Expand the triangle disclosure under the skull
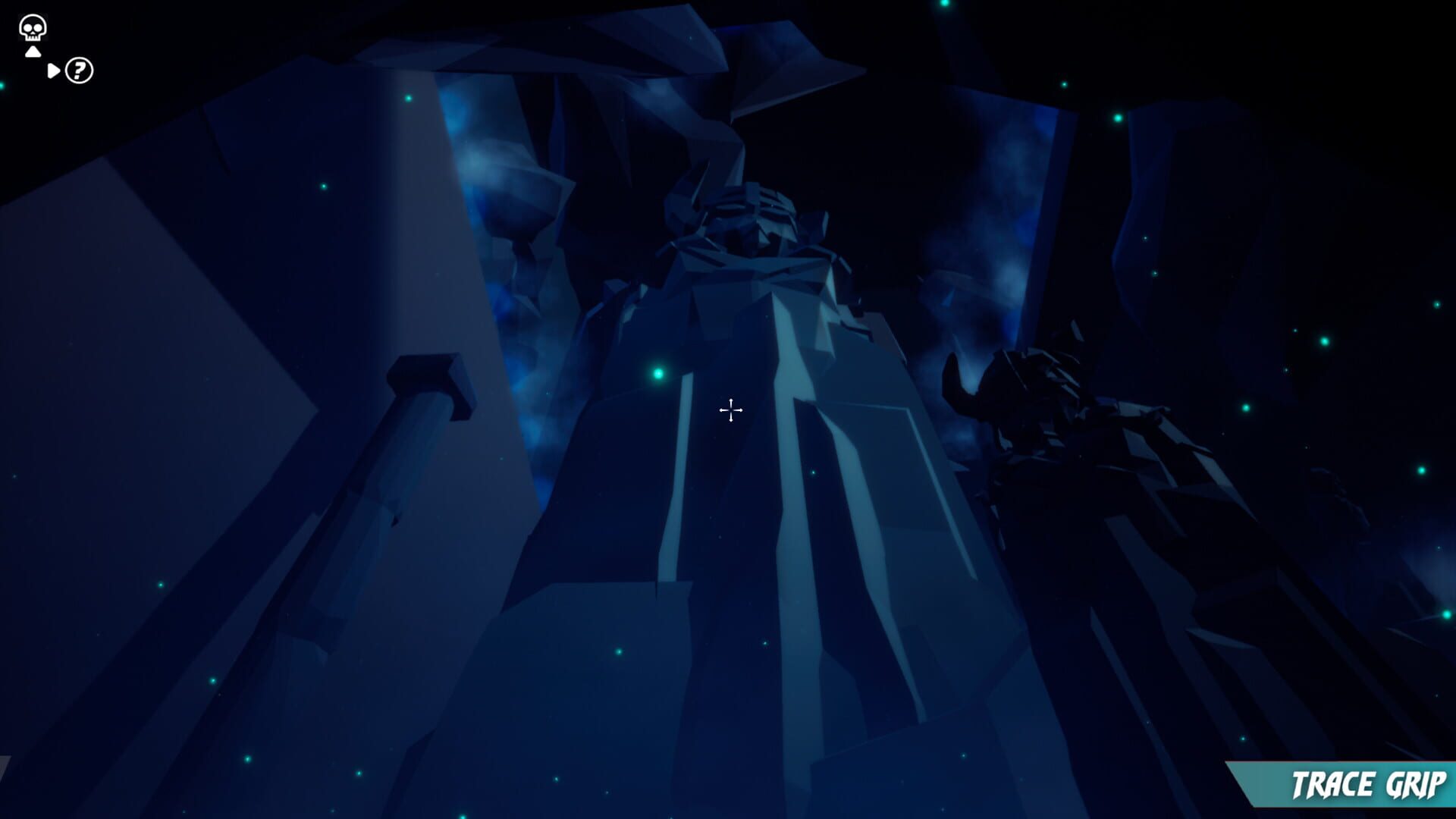Screen dimensions: 1456x819 32,52
